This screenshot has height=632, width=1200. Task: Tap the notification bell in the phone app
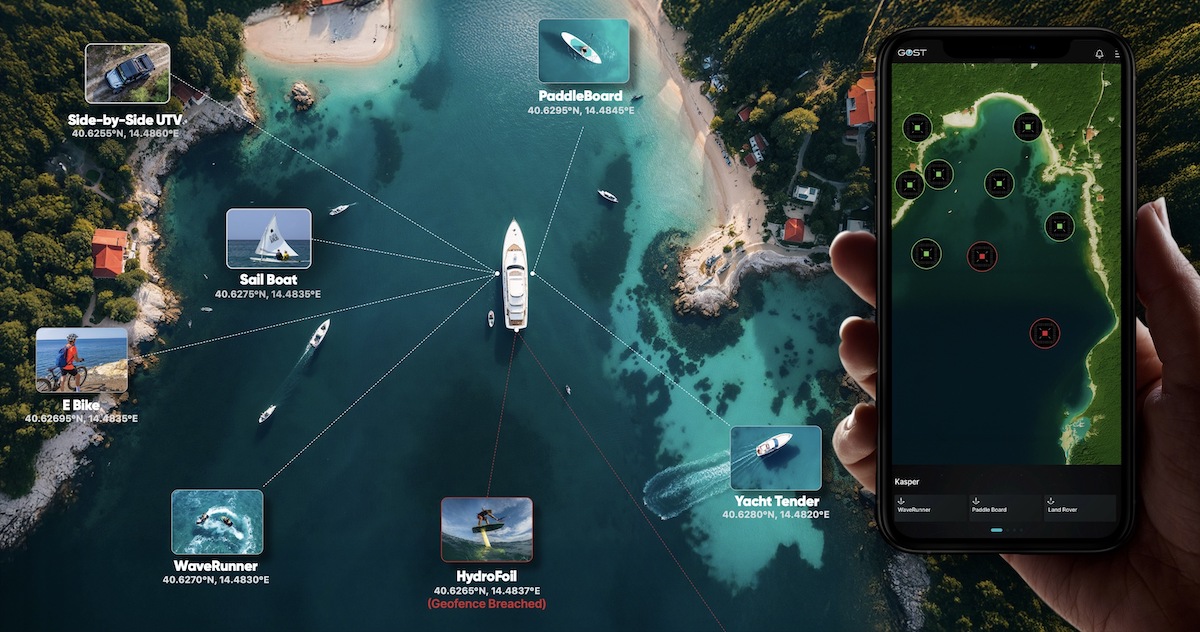[1099, 54]
